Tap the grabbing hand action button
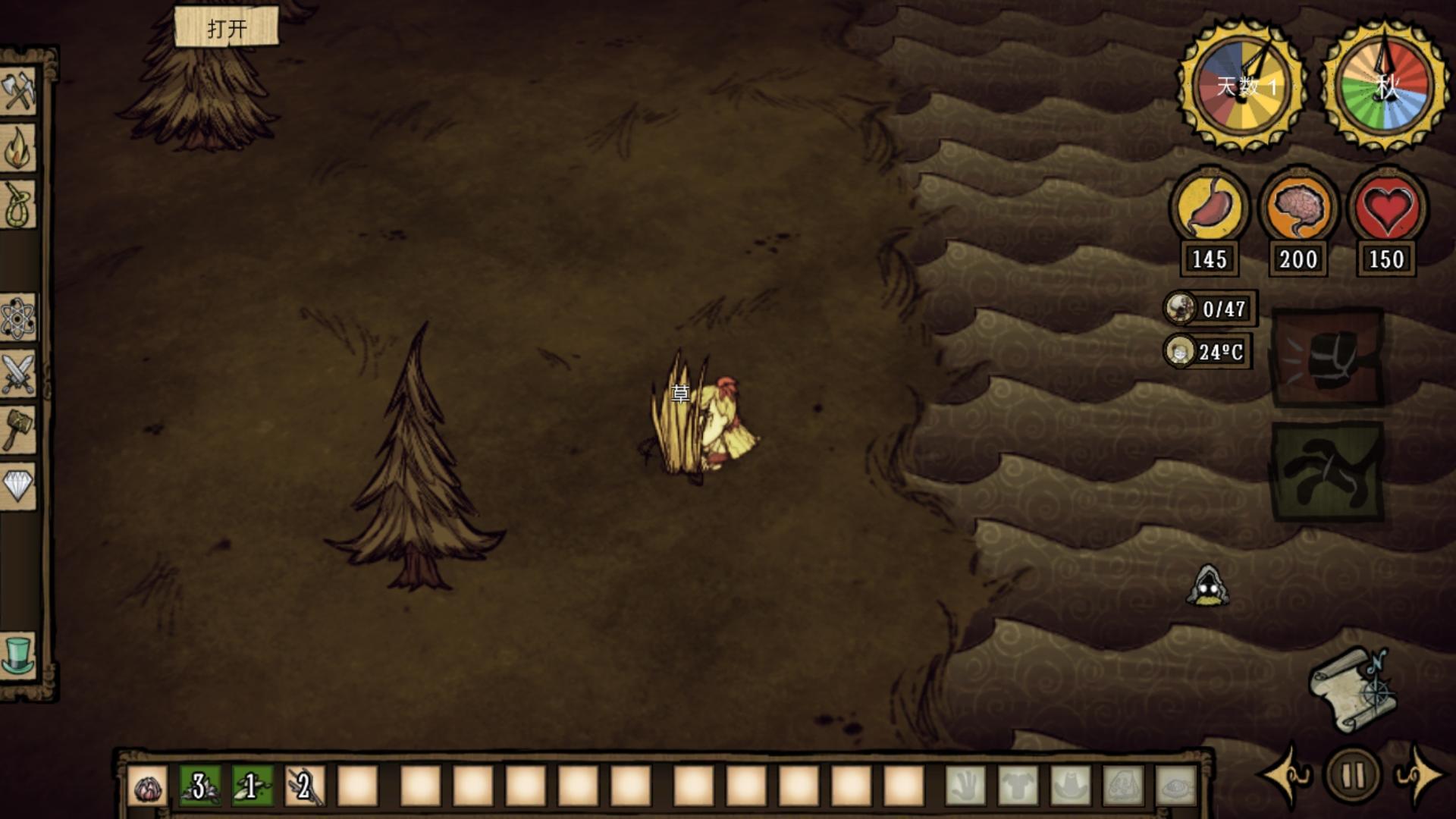Viewport: 1456px width, 819px height. pyautogui.click(x=1327, y=472)
